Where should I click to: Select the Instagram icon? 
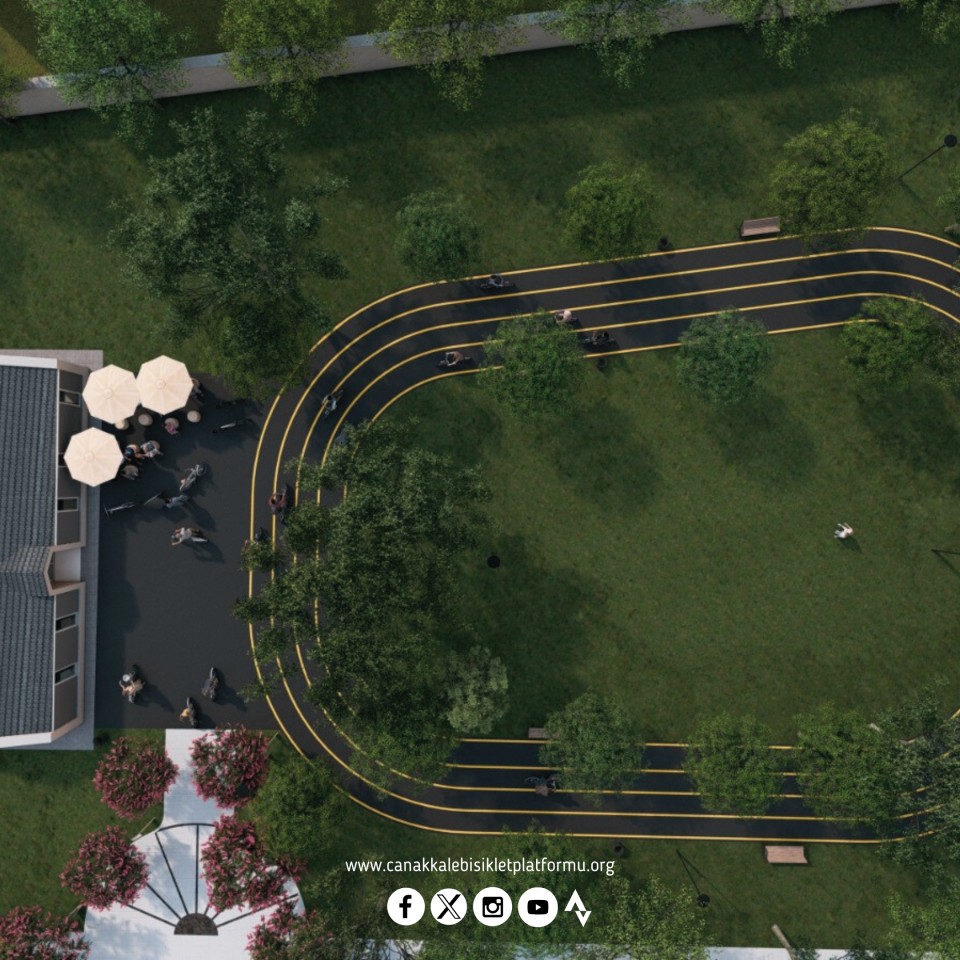(x=493, y=907)
